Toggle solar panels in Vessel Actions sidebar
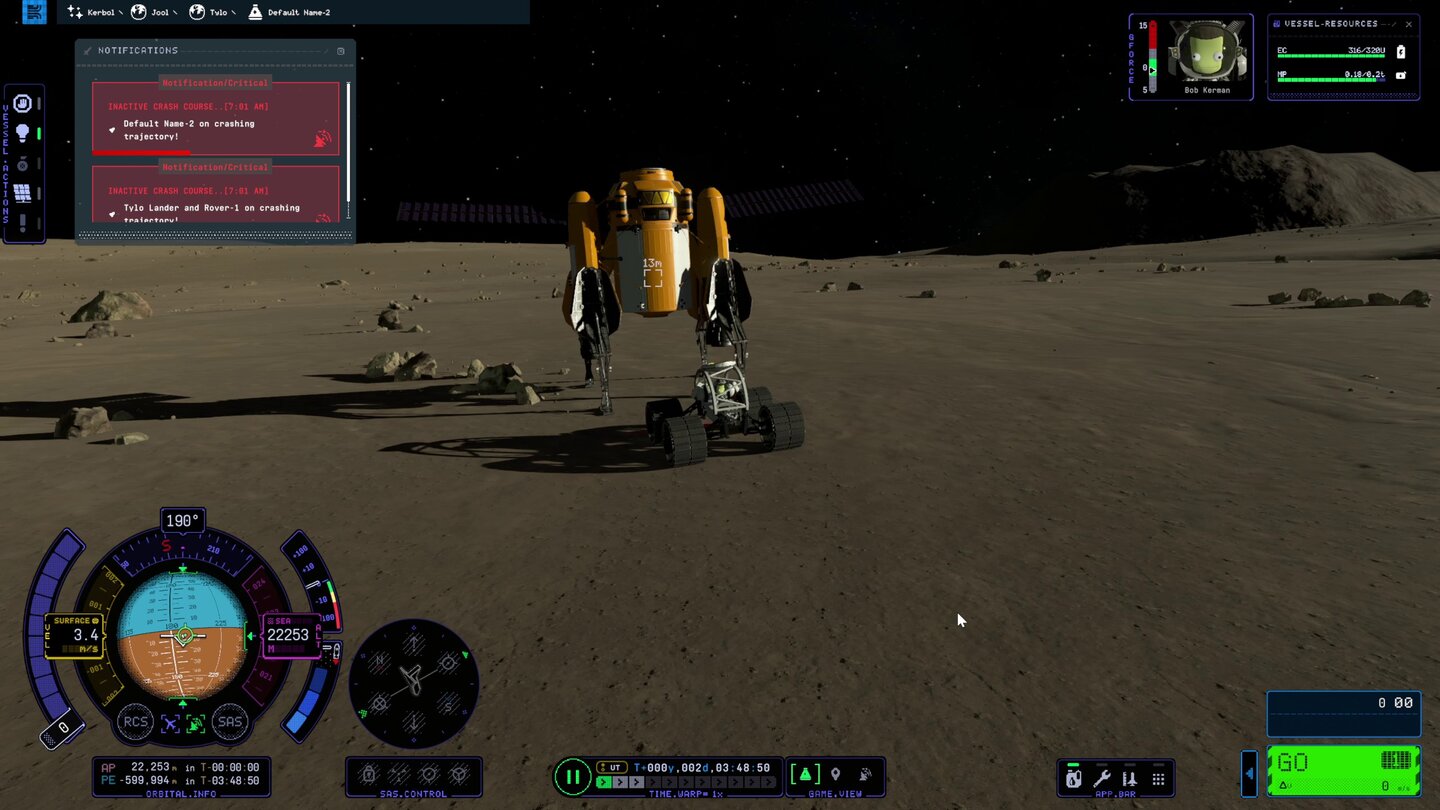 tap(24, 192)
